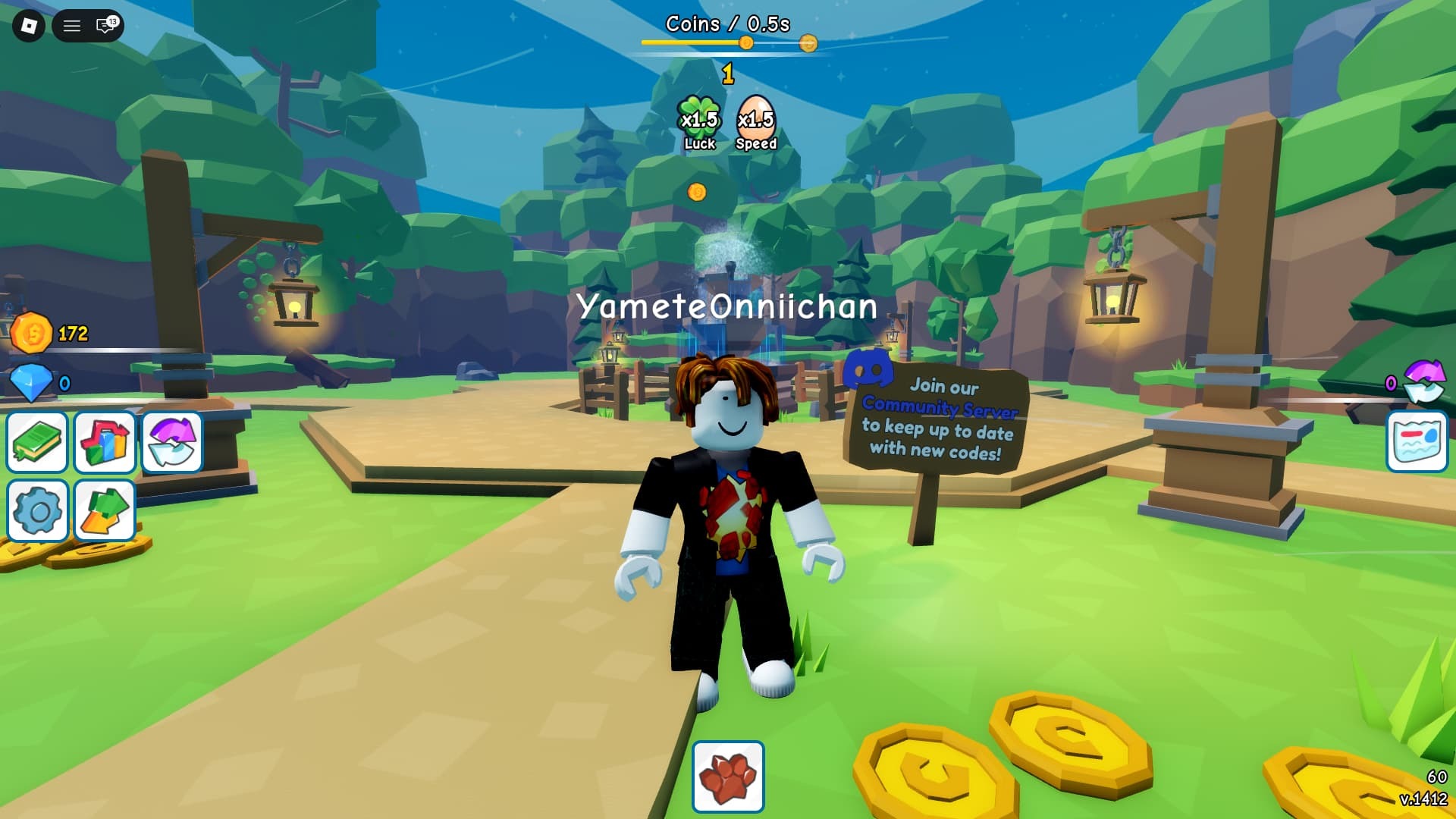Open the green book index

[x=37, y=442]
